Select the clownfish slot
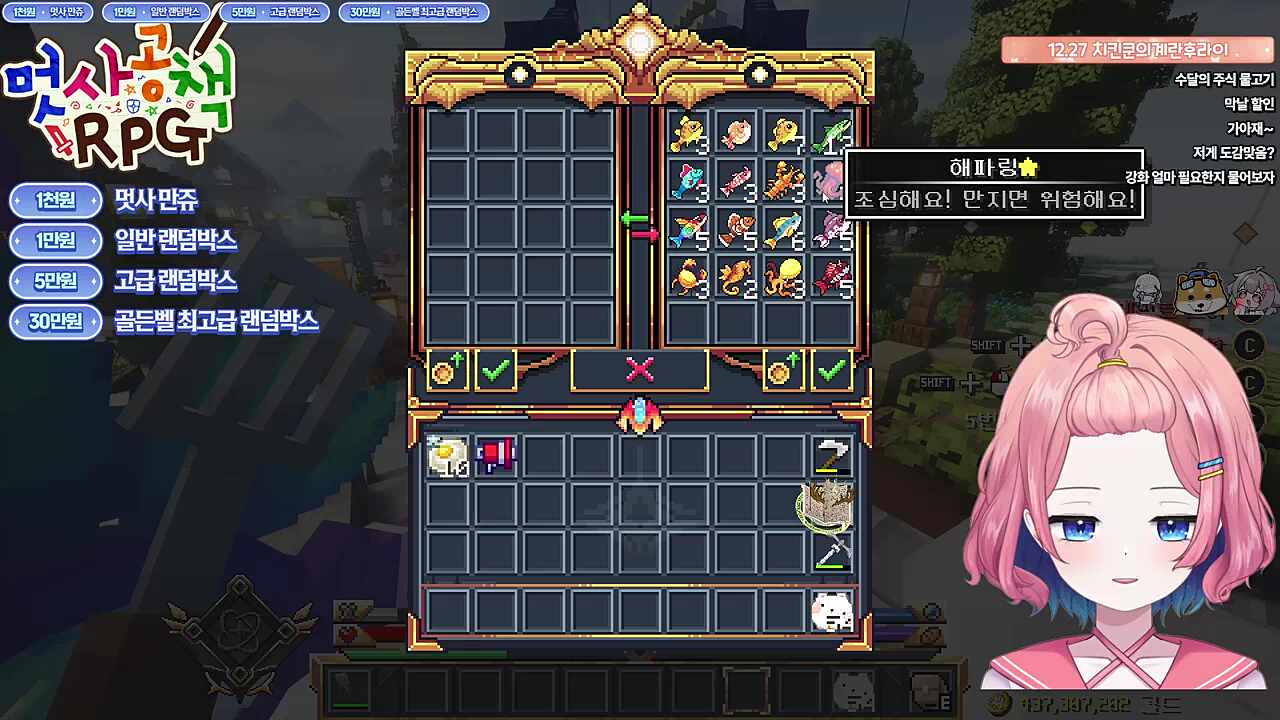The width and height of the screenshot is (1280, 720). coord(737,229)
